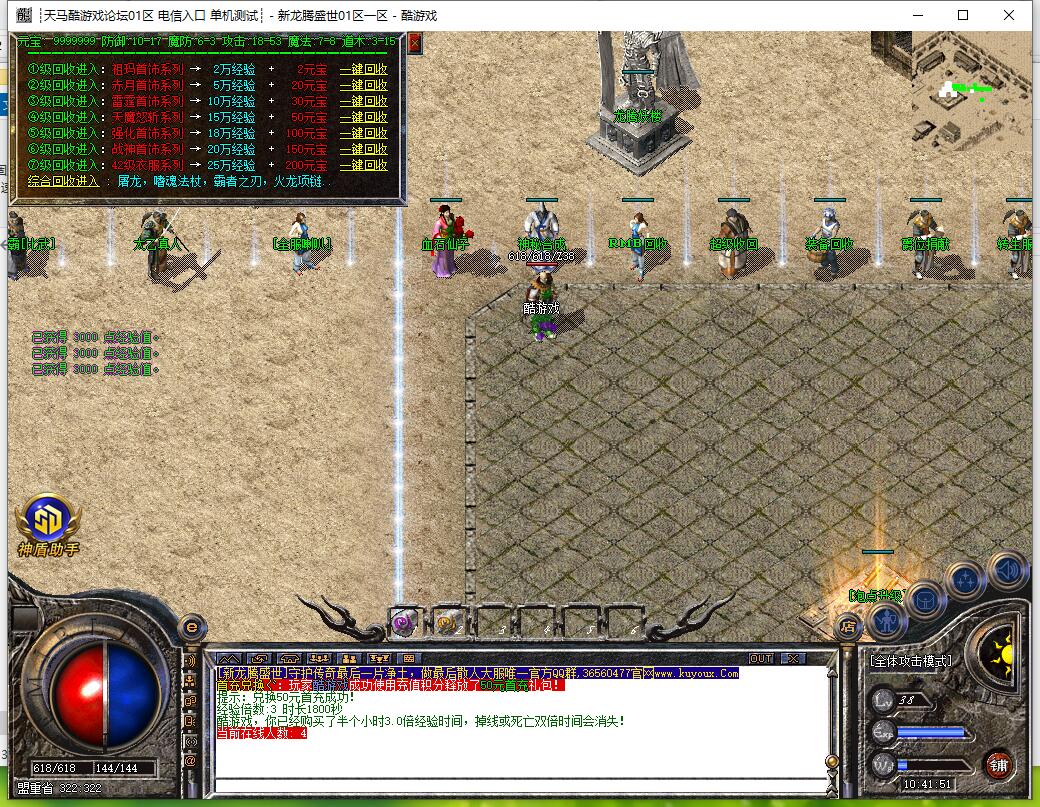
Task: Open the 神盾助手 assistant icon
Action: [47, 522]
